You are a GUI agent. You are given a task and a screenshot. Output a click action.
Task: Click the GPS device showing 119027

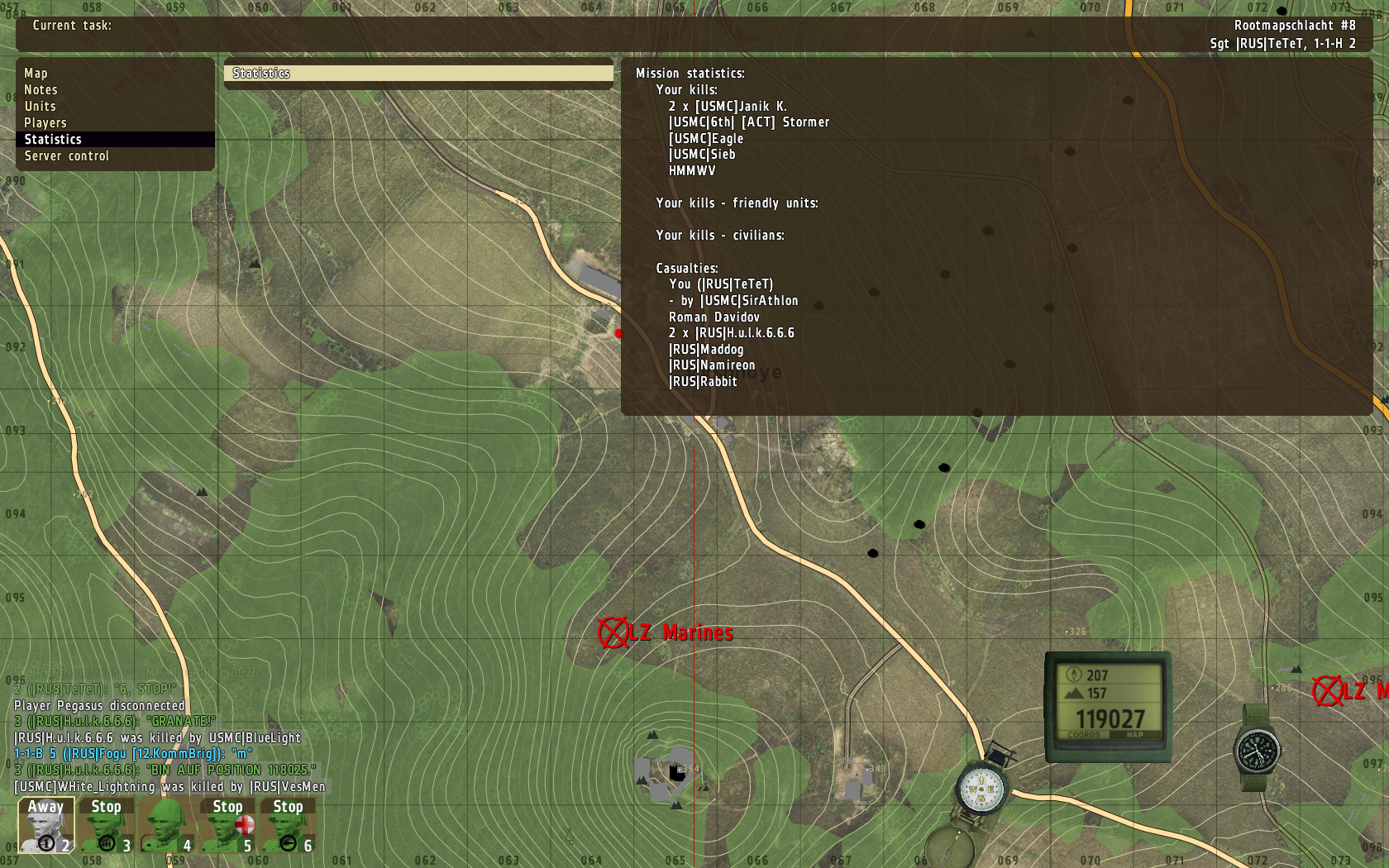[1108, 705]
